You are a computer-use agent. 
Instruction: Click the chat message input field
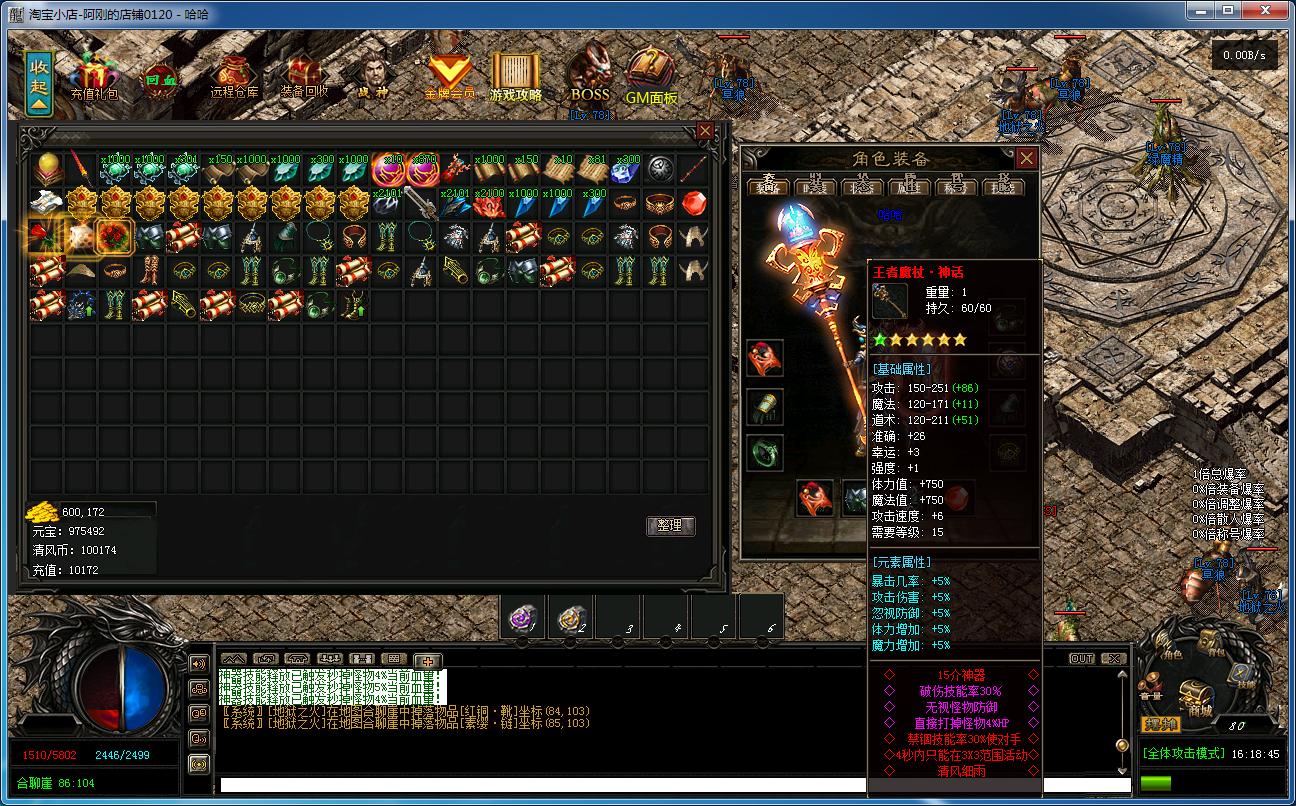(670, 785)
